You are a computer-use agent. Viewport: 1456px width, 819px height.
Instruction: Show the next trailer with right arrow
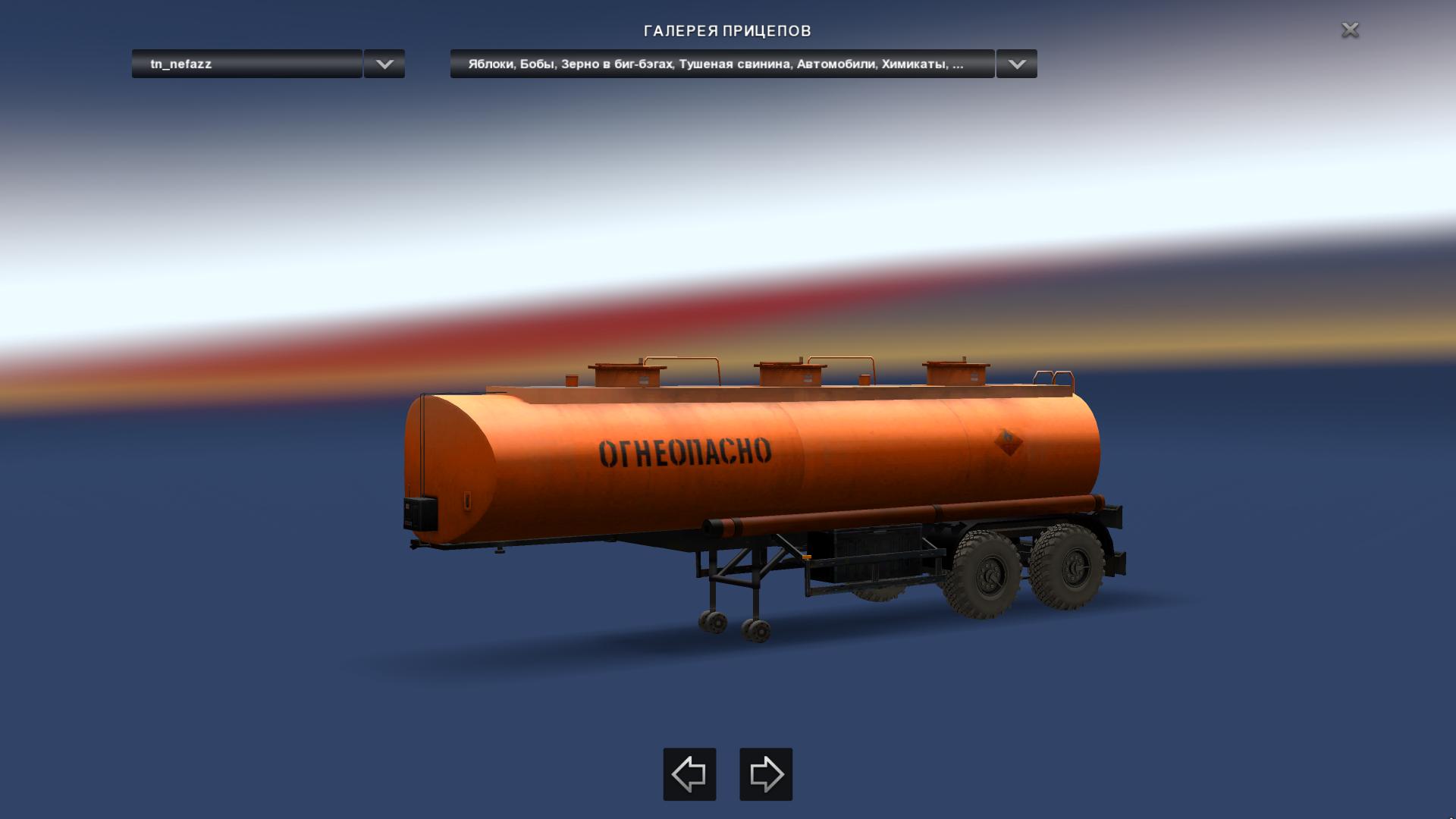pos(766,774)
